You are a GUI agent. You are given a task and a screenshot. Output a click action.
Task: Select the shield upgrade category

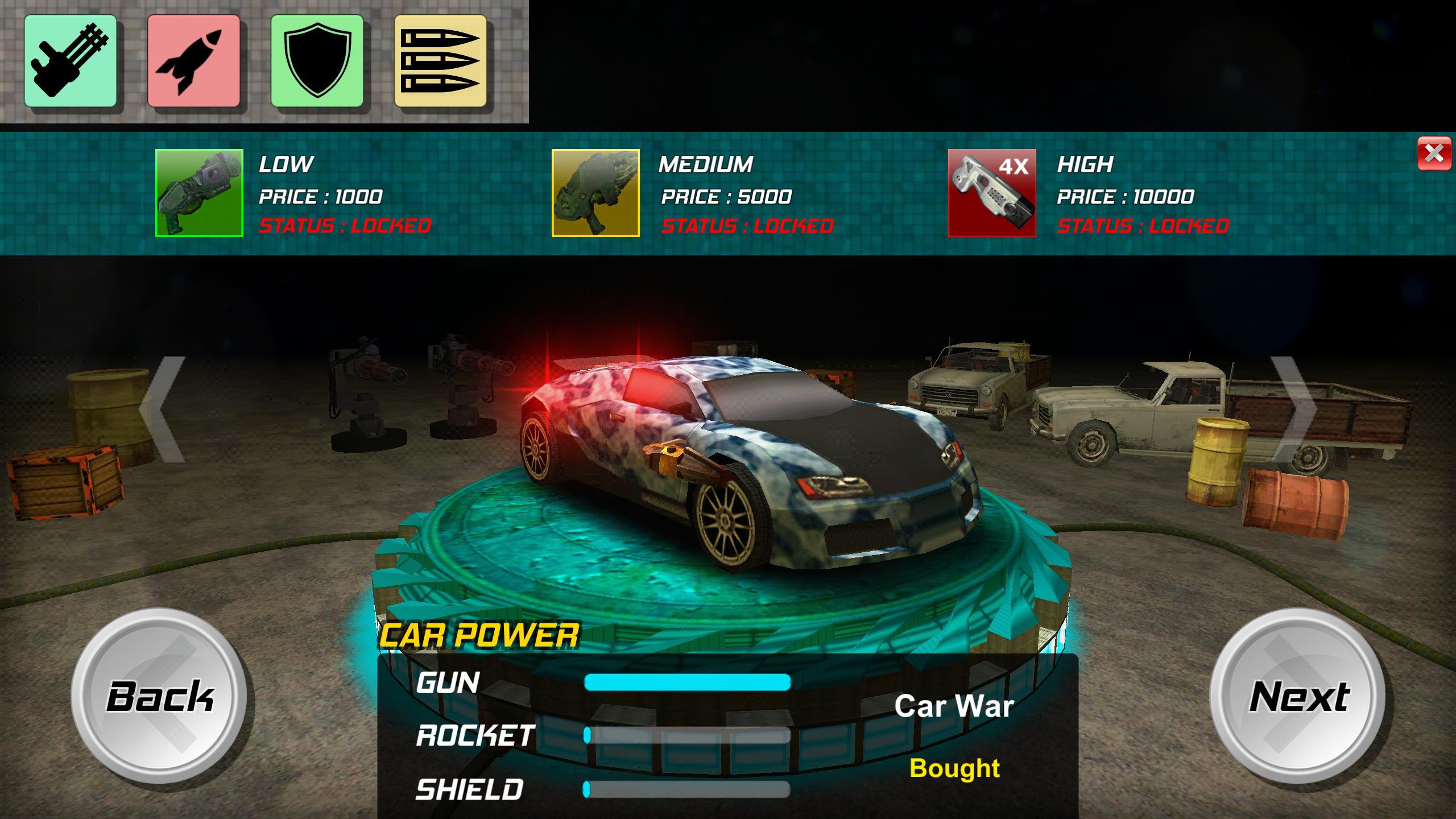(x=317, y=61)
